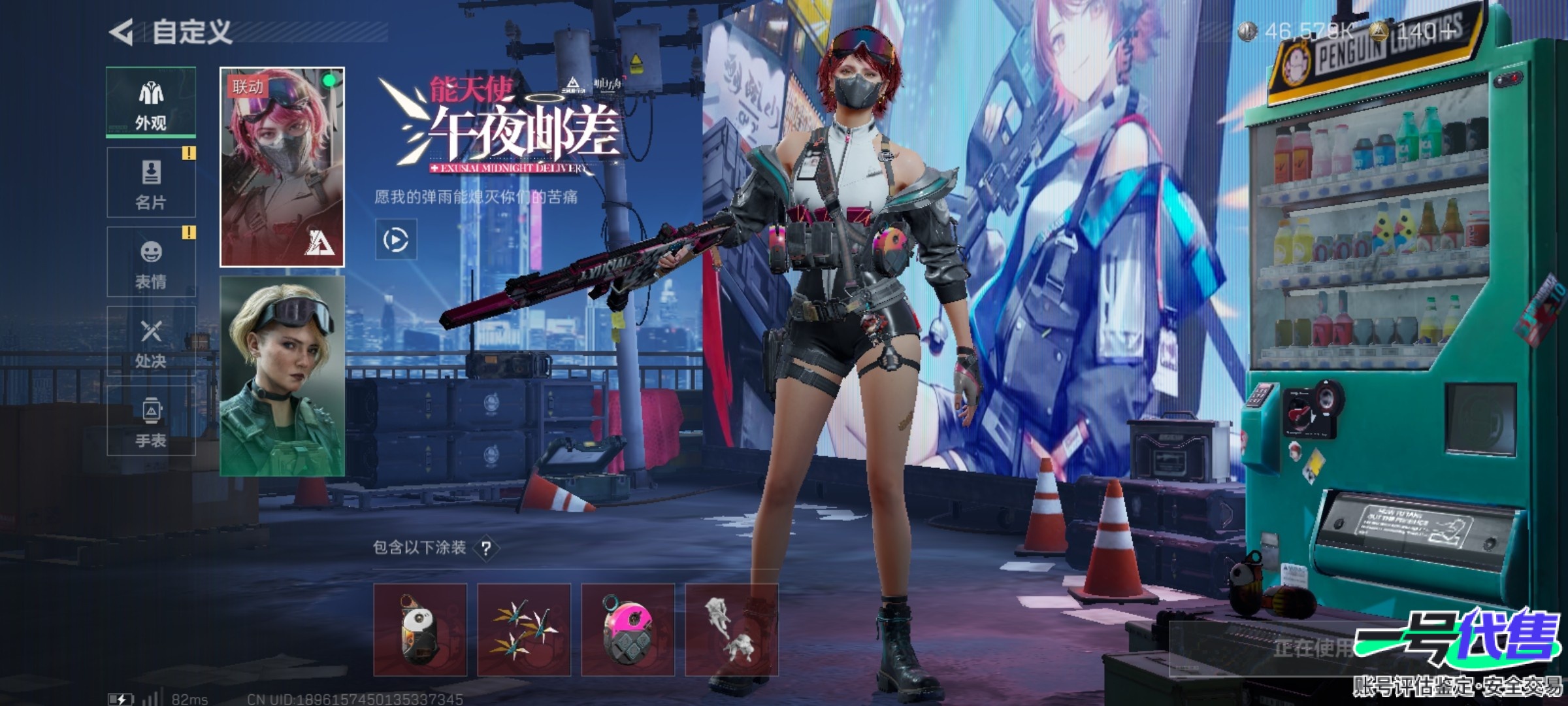The image size is (1568, 706).
Task: Show help for 包含以下涂装 question mark
Action: click(x=486, y=548)
